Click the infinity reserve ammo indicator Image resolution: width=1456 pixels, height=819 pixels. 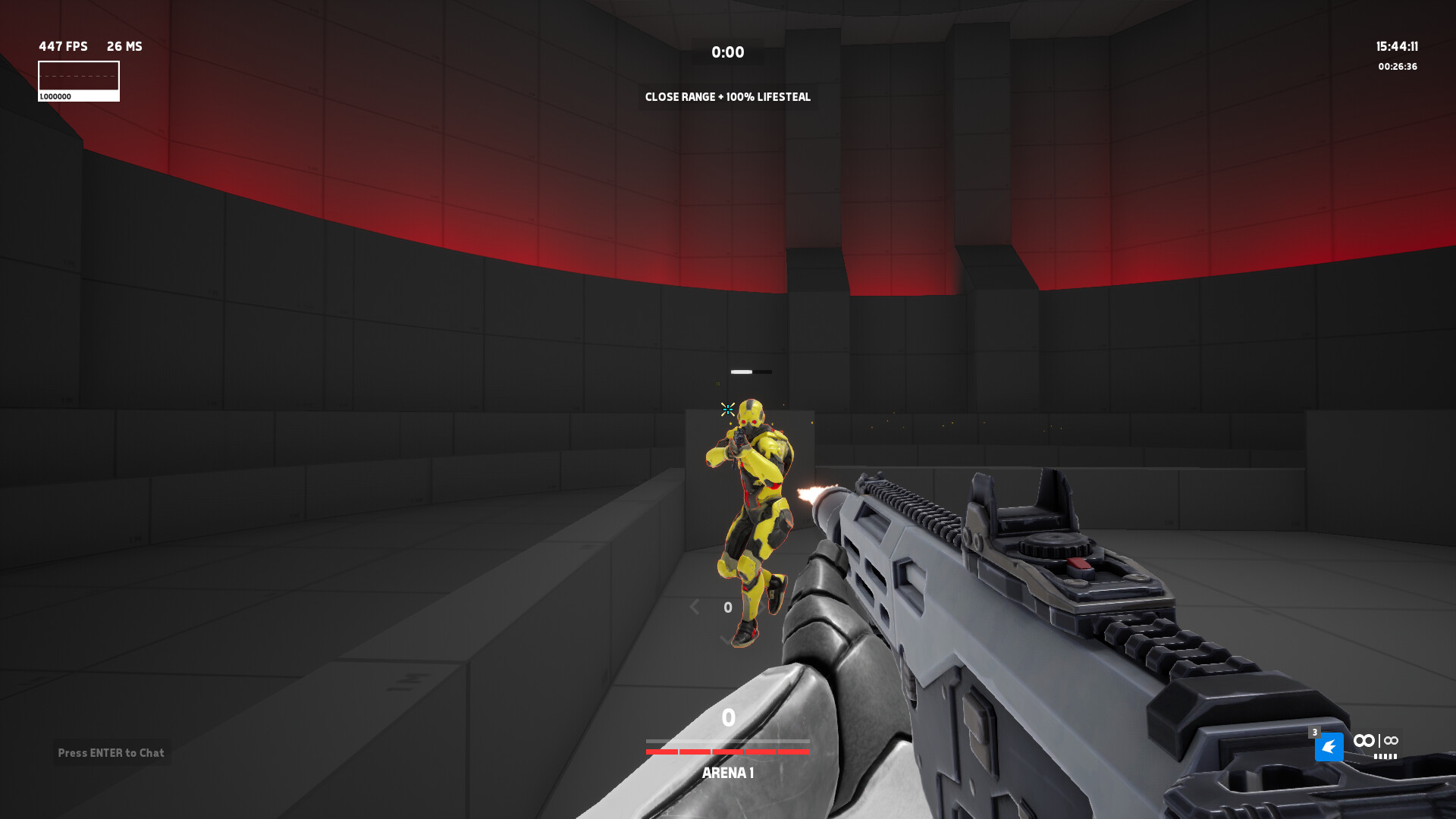point(1391,740)
